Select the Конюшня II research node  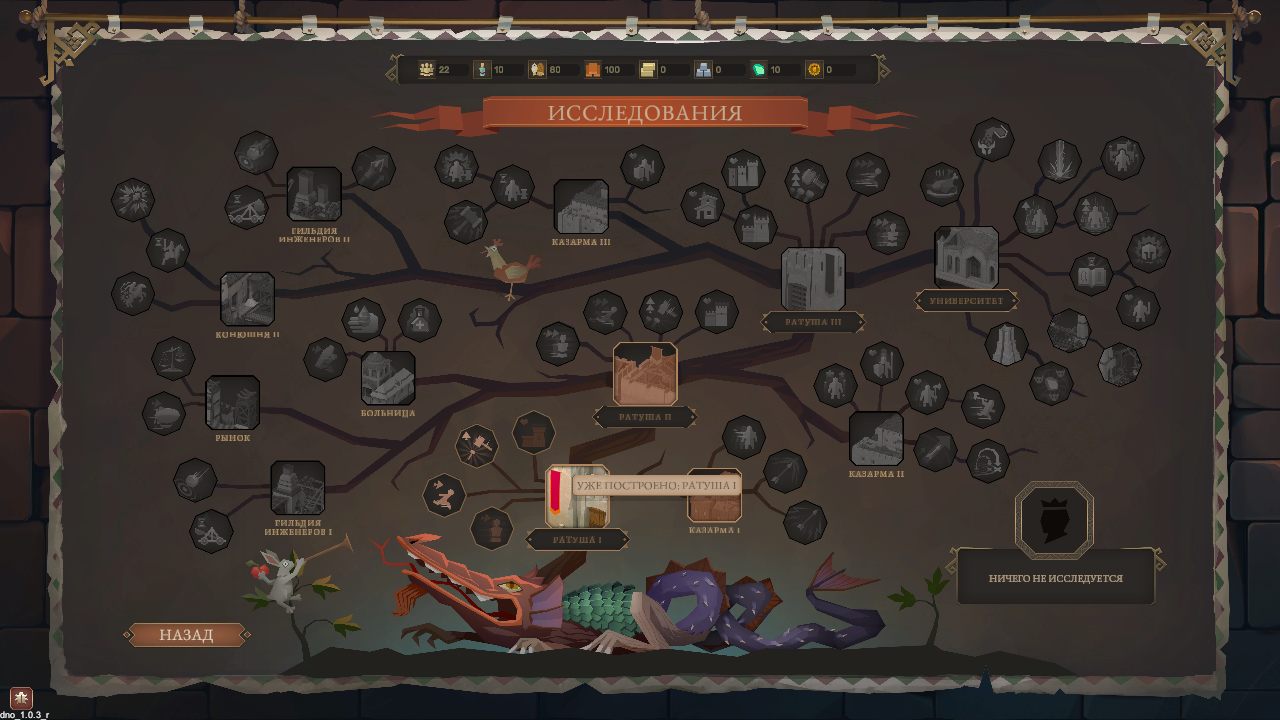[x=247, y=299]
